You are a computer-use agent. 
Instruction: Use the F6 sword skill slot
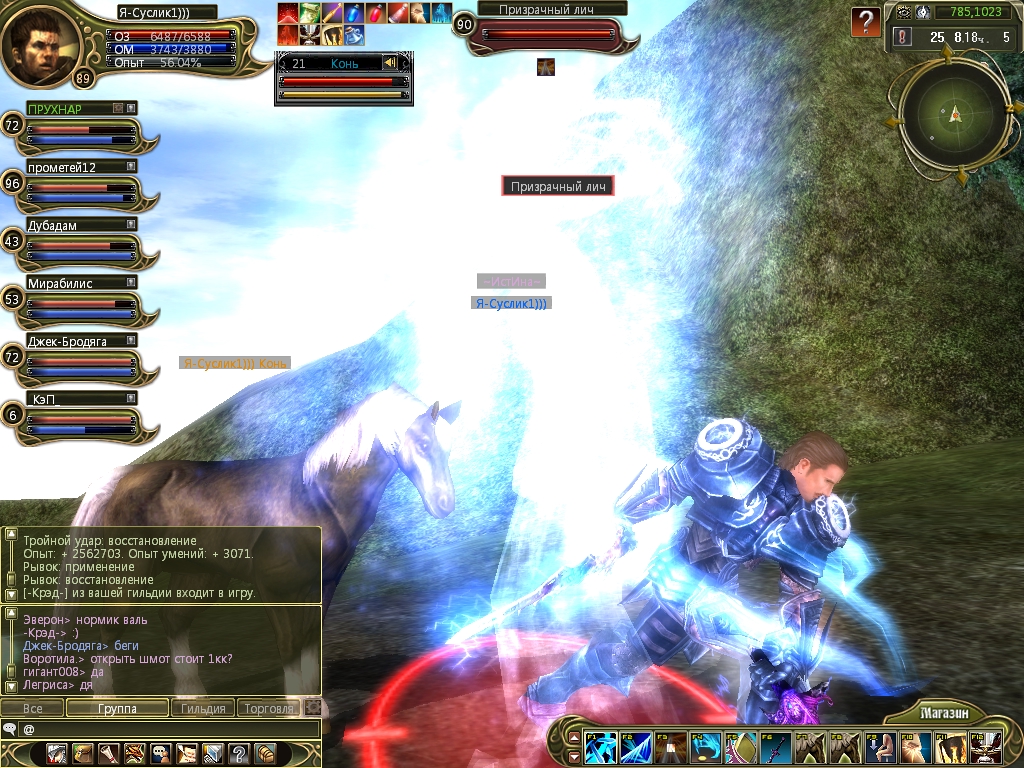pyautogui.click(x=776, y=748)
